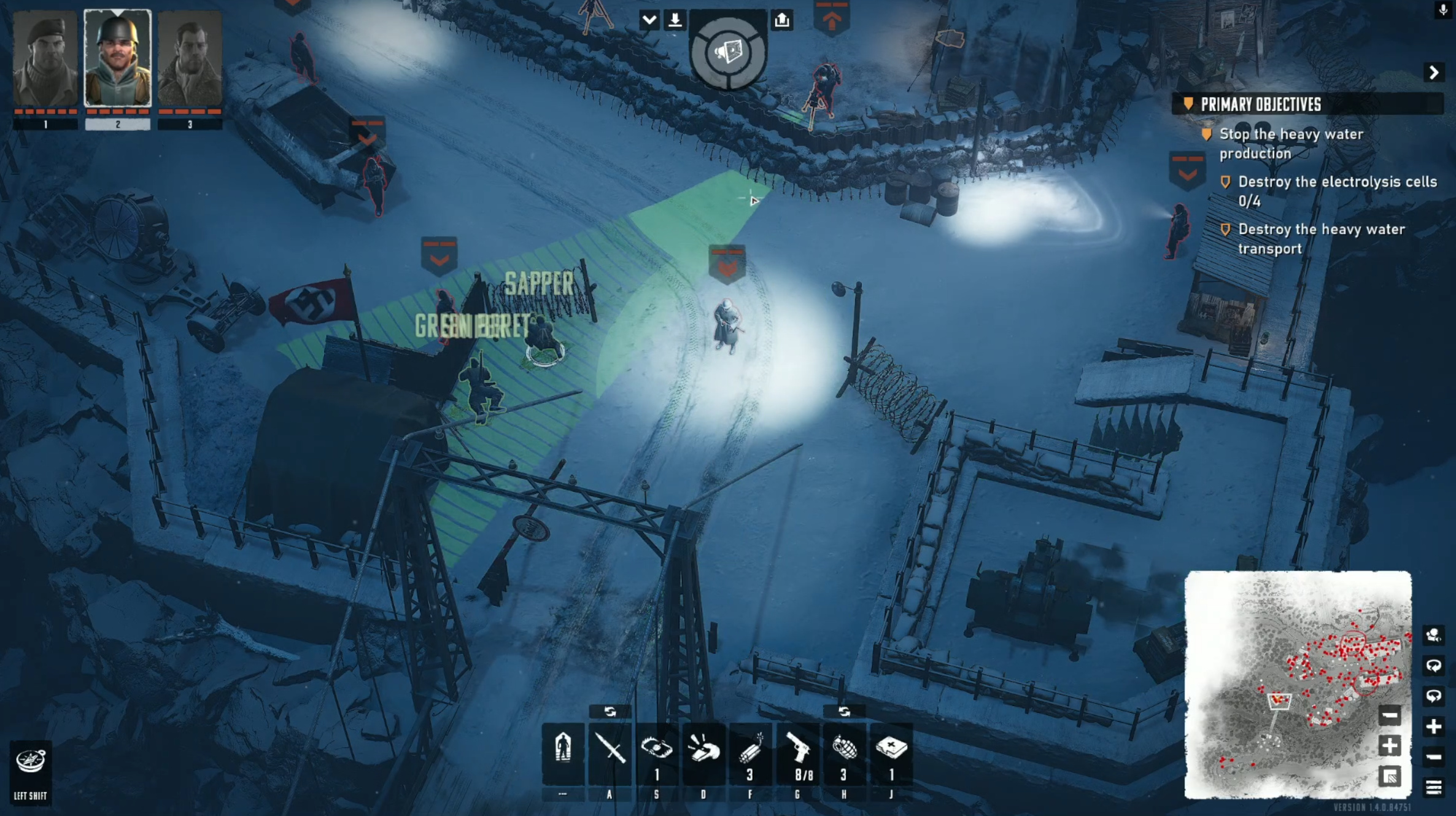Select the helmeted Sapper portrait

117,59
